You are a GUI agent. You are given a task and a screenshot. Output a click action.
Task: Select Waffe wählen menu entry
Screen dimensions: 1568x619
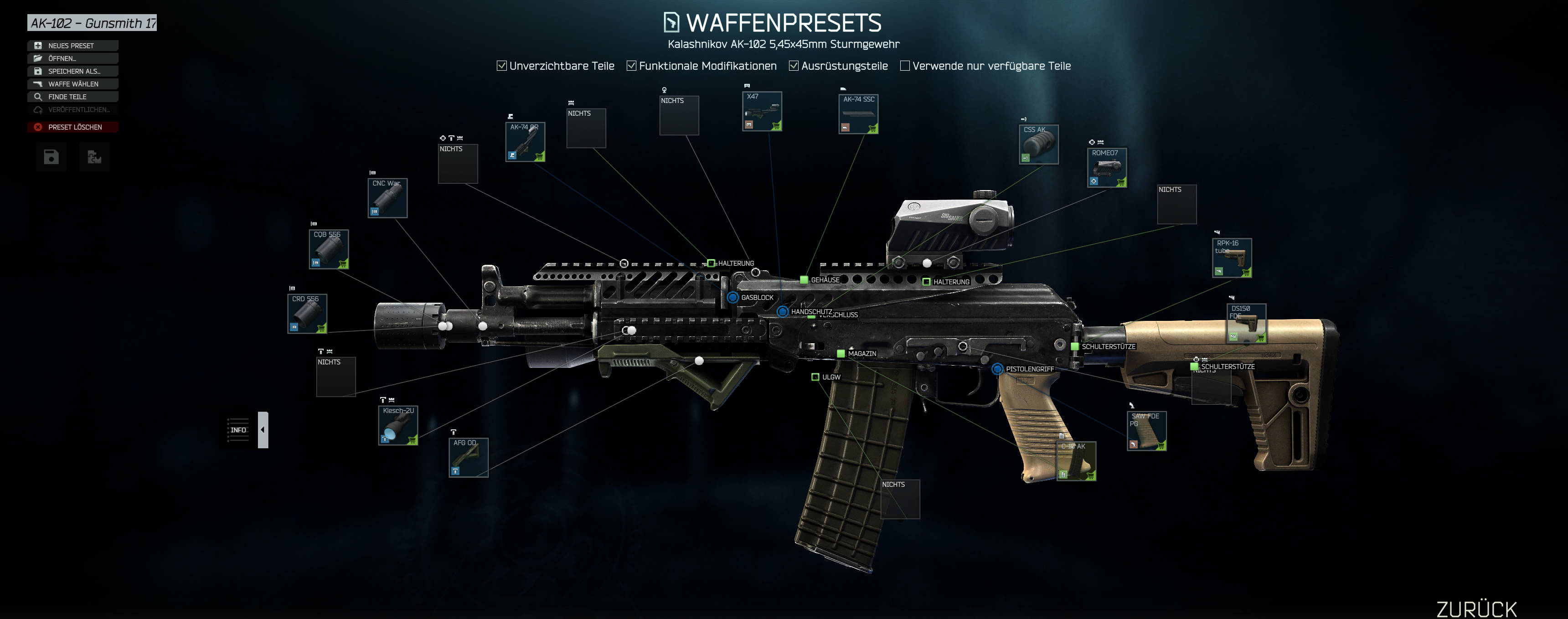tap(72, 84)
